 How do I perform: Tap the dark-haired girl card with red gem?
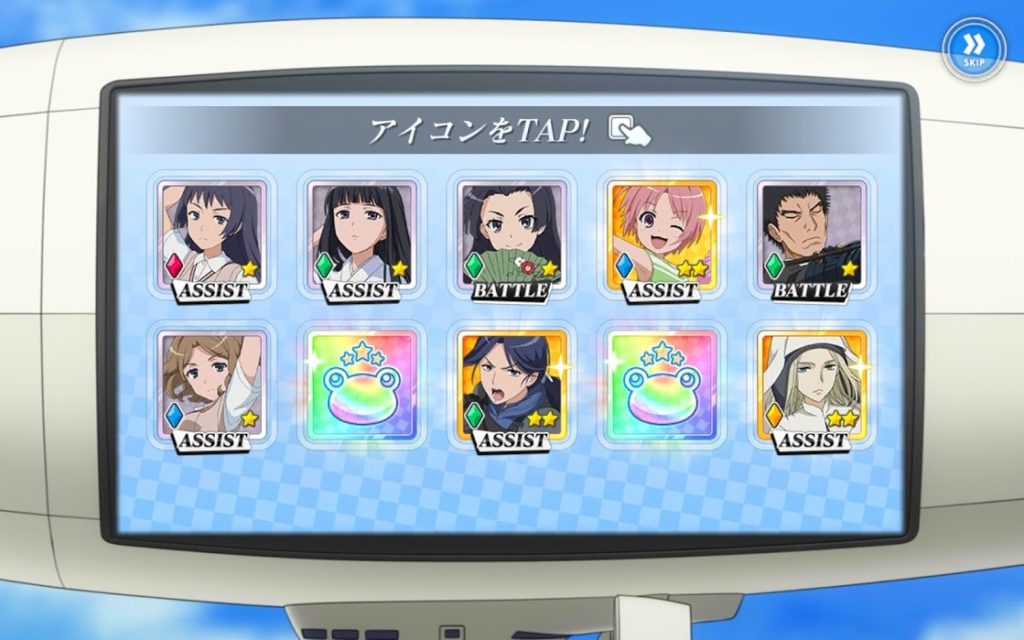(x=212, y=238)
